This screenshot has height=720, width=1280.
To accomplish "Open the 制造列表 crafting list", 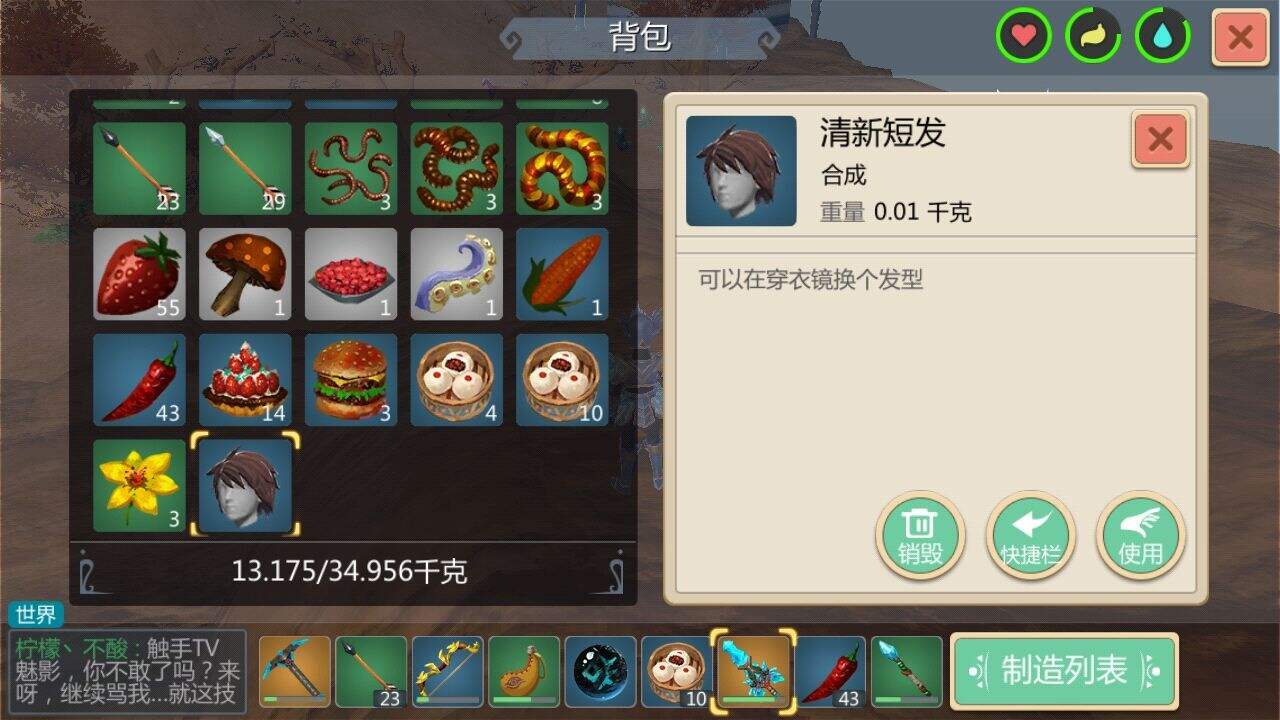I will point(1063,671).
